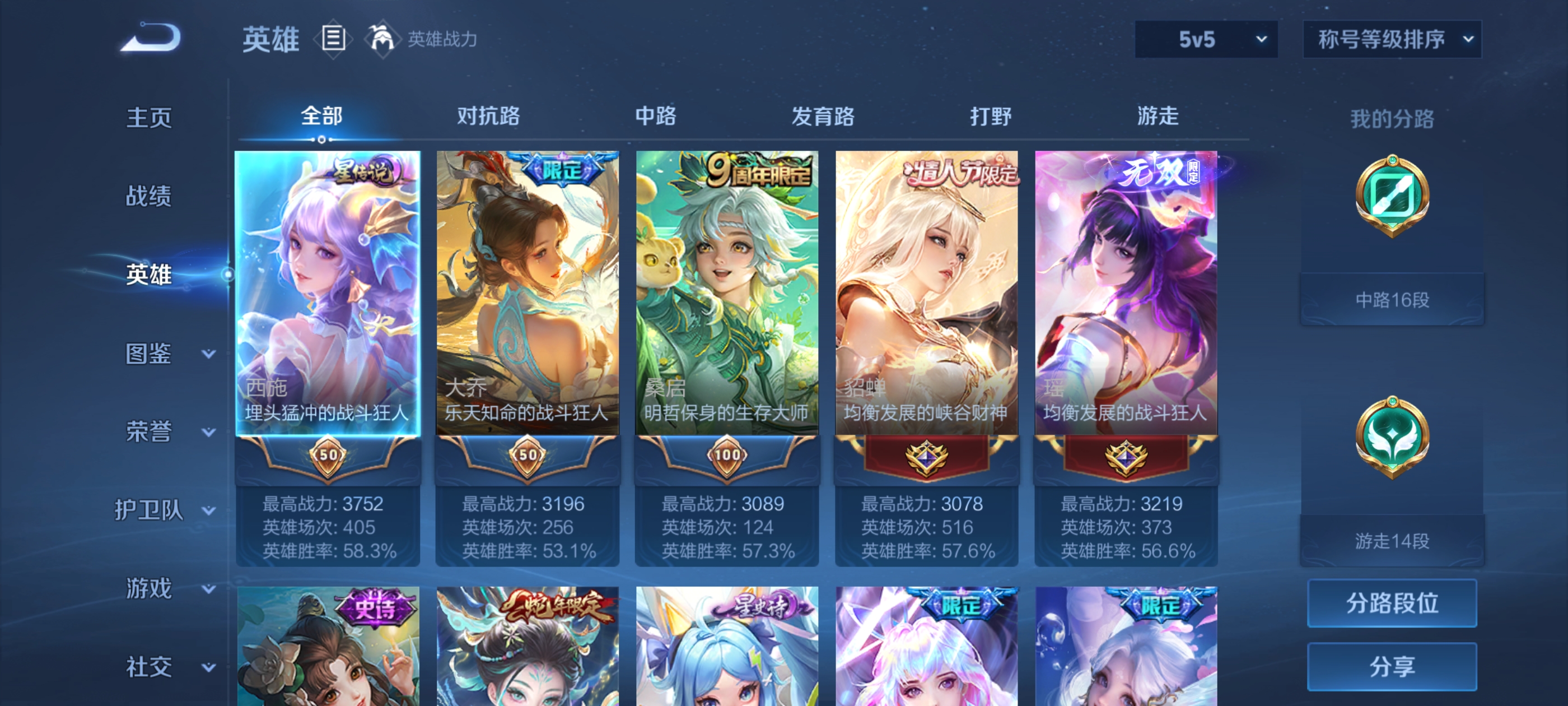The image size is (1568, 706).
Task: Click the 分路段位 button
Action: click(x=1393, y=604)
